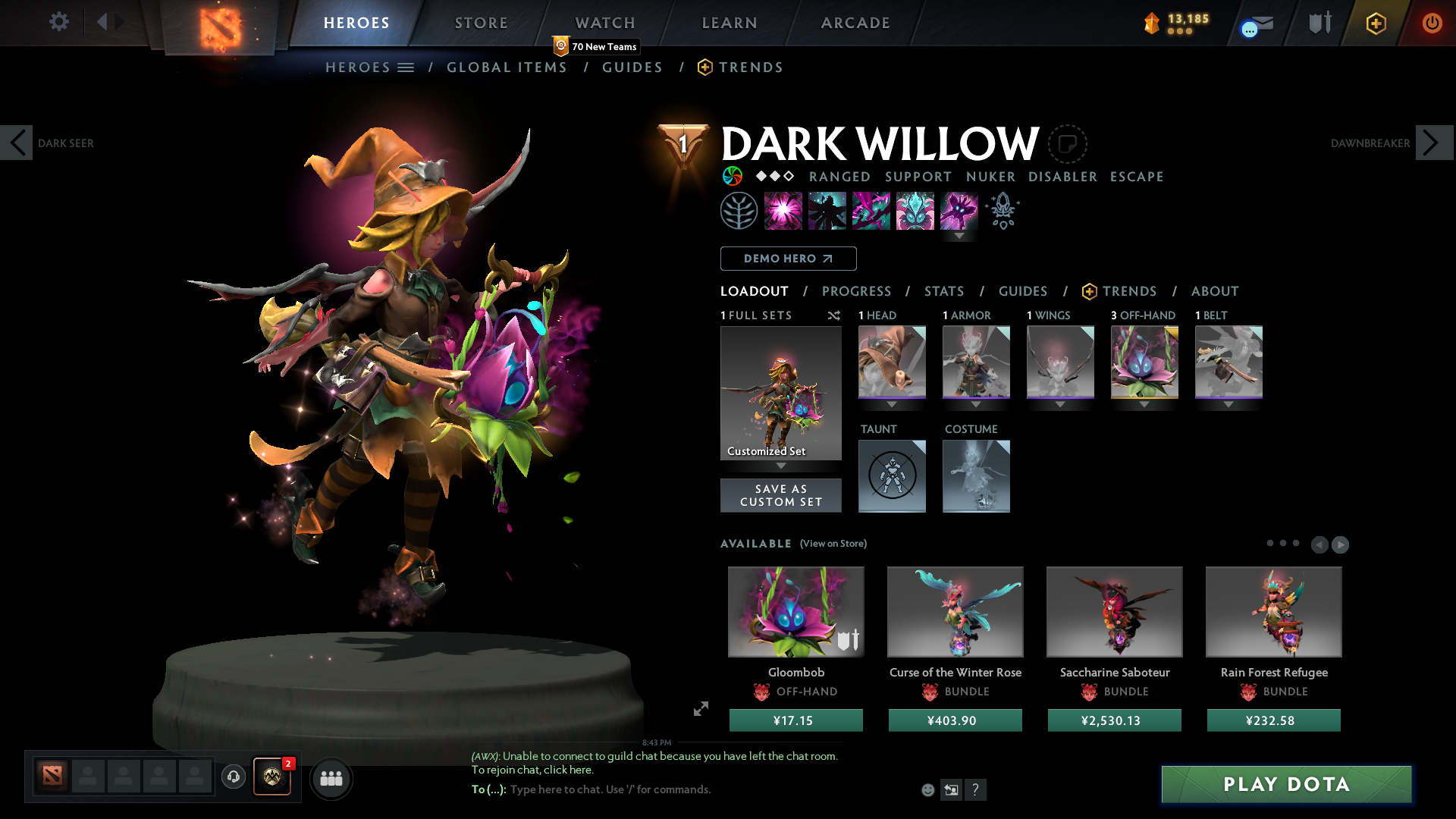Click the chat input field
The height and width of the screenshot is (819, 1456).
(x=682, y=789)
